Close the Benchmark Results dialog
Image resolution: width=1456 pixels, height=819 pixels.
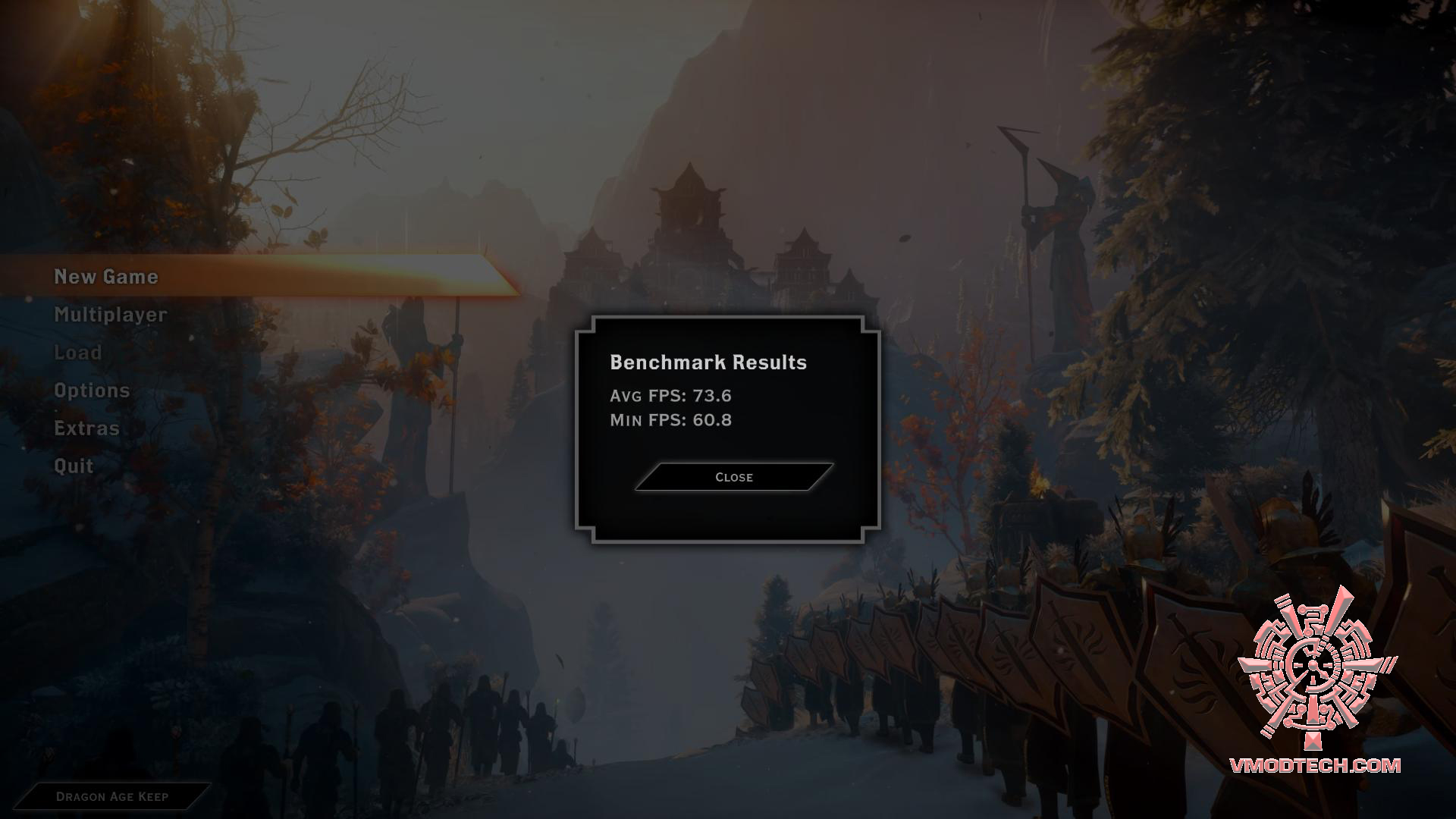733,477
